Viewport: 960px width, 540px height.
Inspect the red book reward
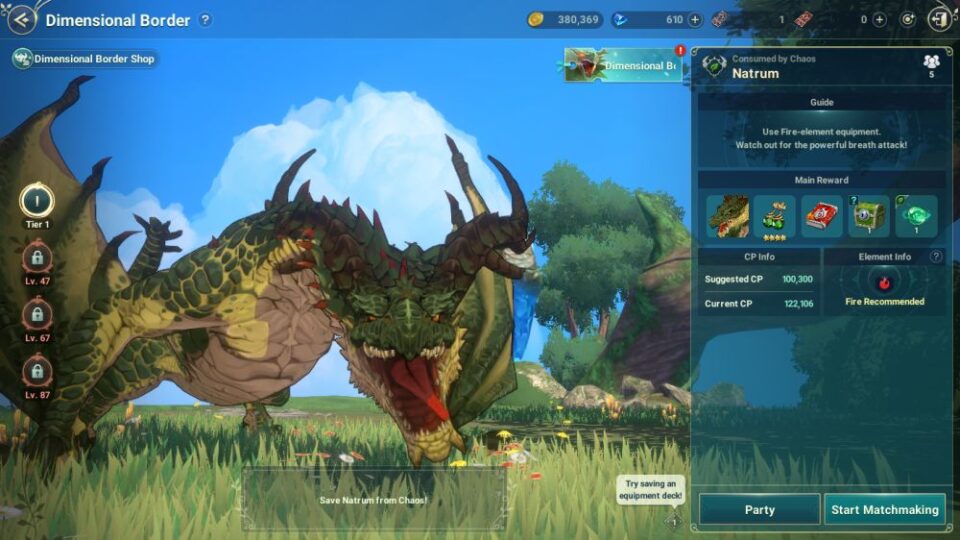pyautogui.click(x=822, y=216)
